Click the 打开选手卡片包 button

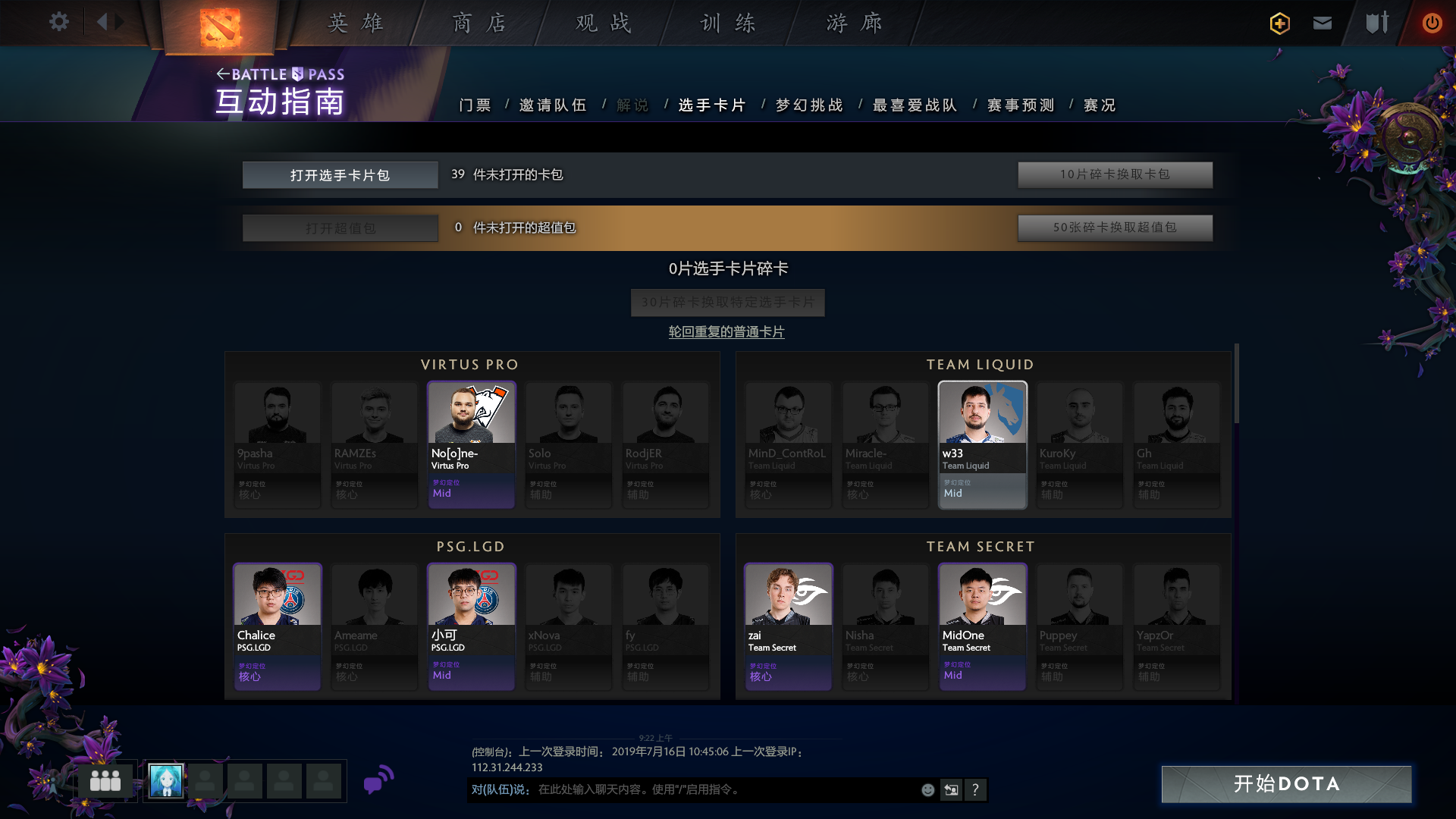point(340,174)
